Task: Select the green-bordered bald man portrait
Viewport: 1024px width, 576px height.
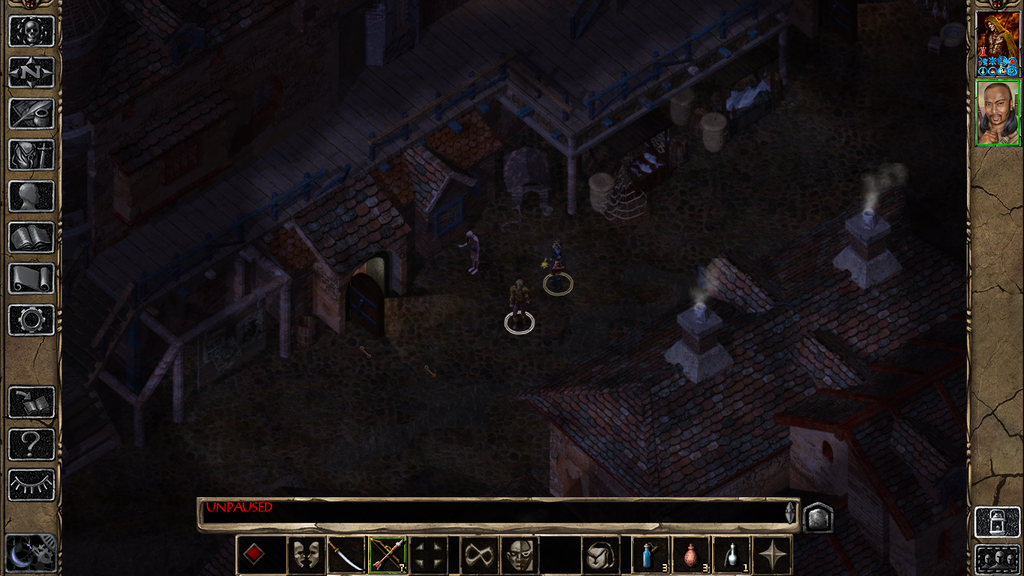Action: pyautogui.click(x=997, y=113)
